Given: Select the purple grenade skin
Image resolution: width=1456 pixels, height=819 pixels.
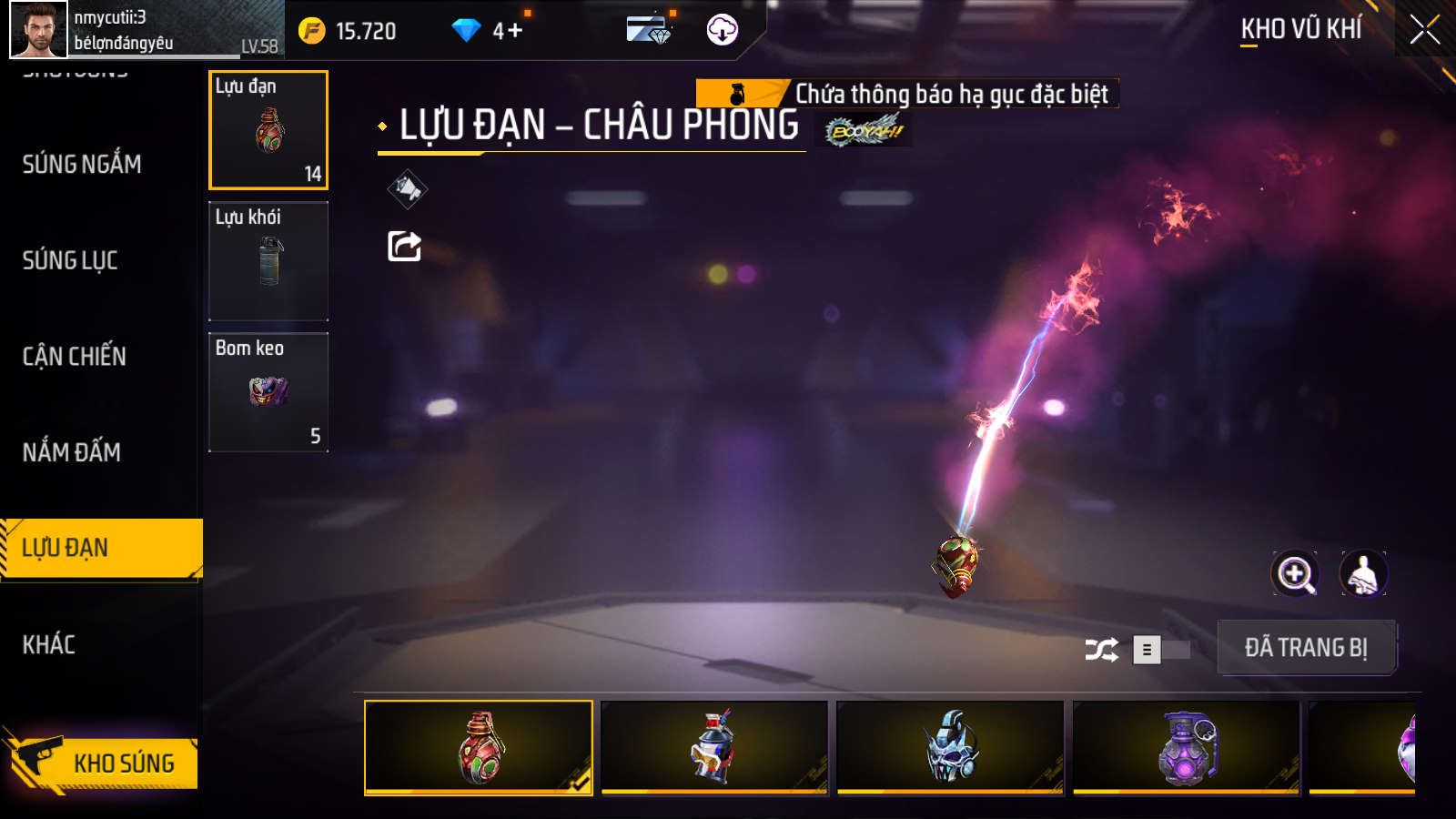Looking at the screenshot, I should 1186,748.
